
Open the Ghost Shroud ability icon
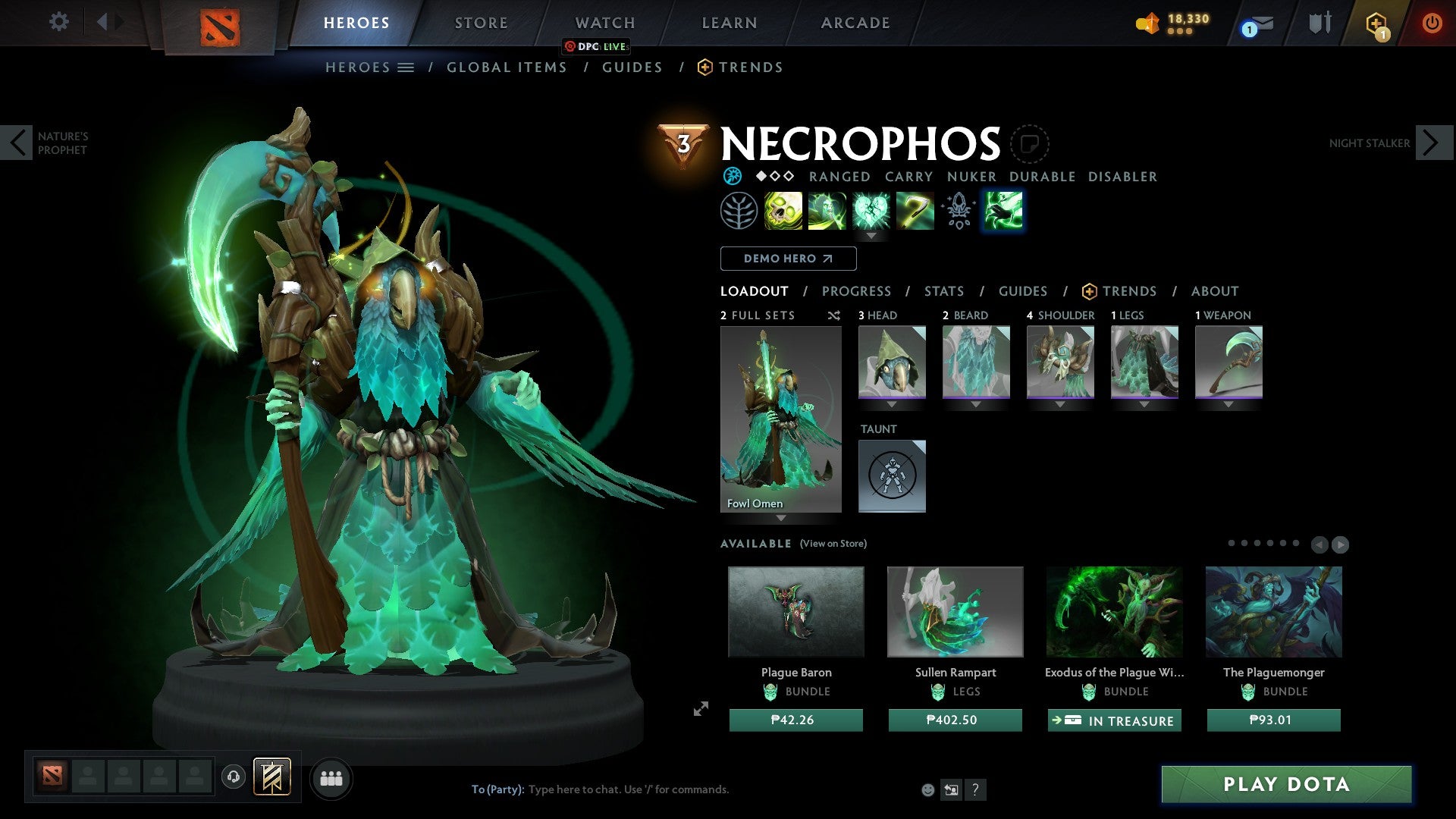[828, 211]
